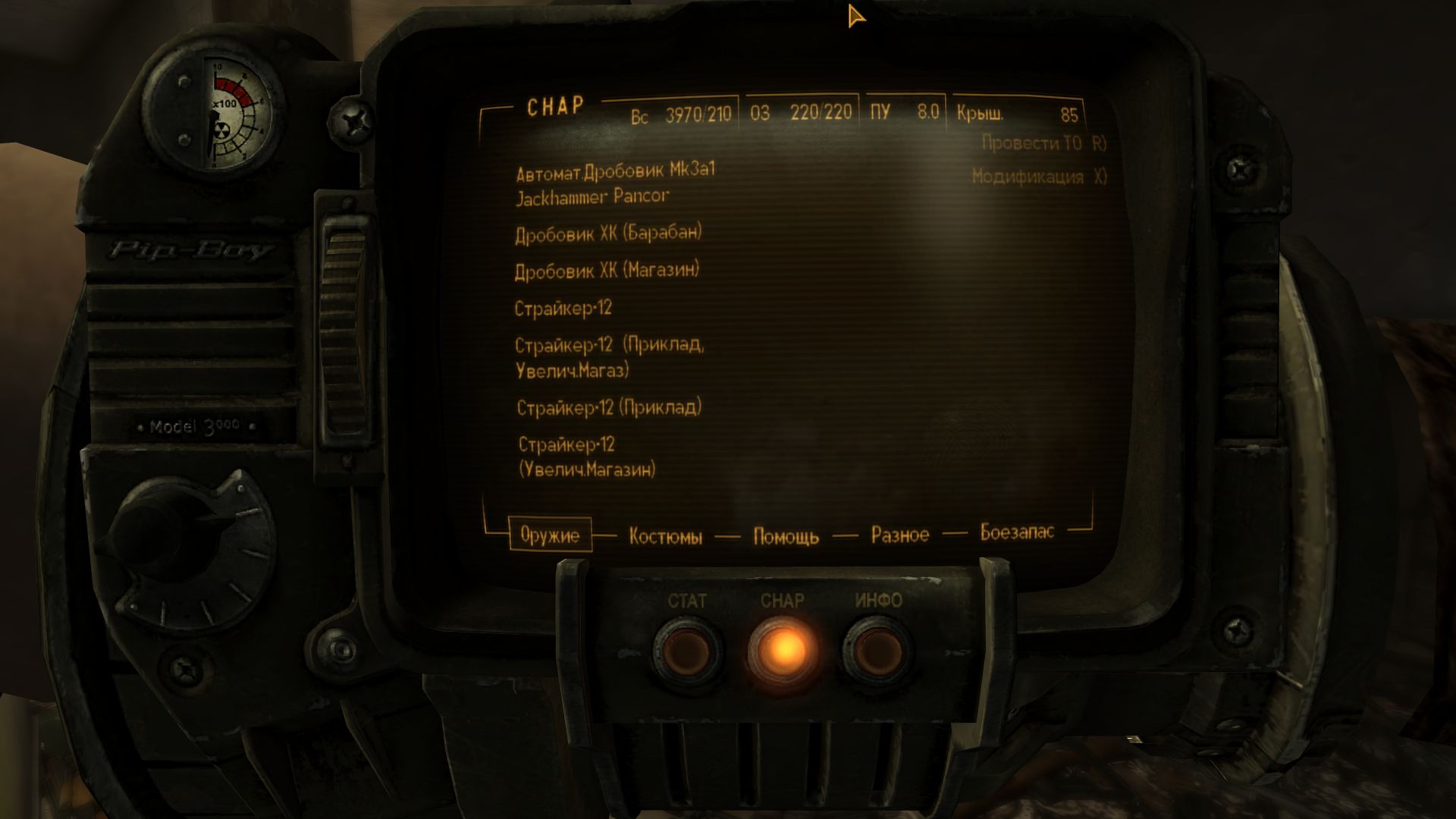Select Страйкер-12 (Увелич.Магазин) weapon
The image size is (1456, 819).
tap(587, 457)
